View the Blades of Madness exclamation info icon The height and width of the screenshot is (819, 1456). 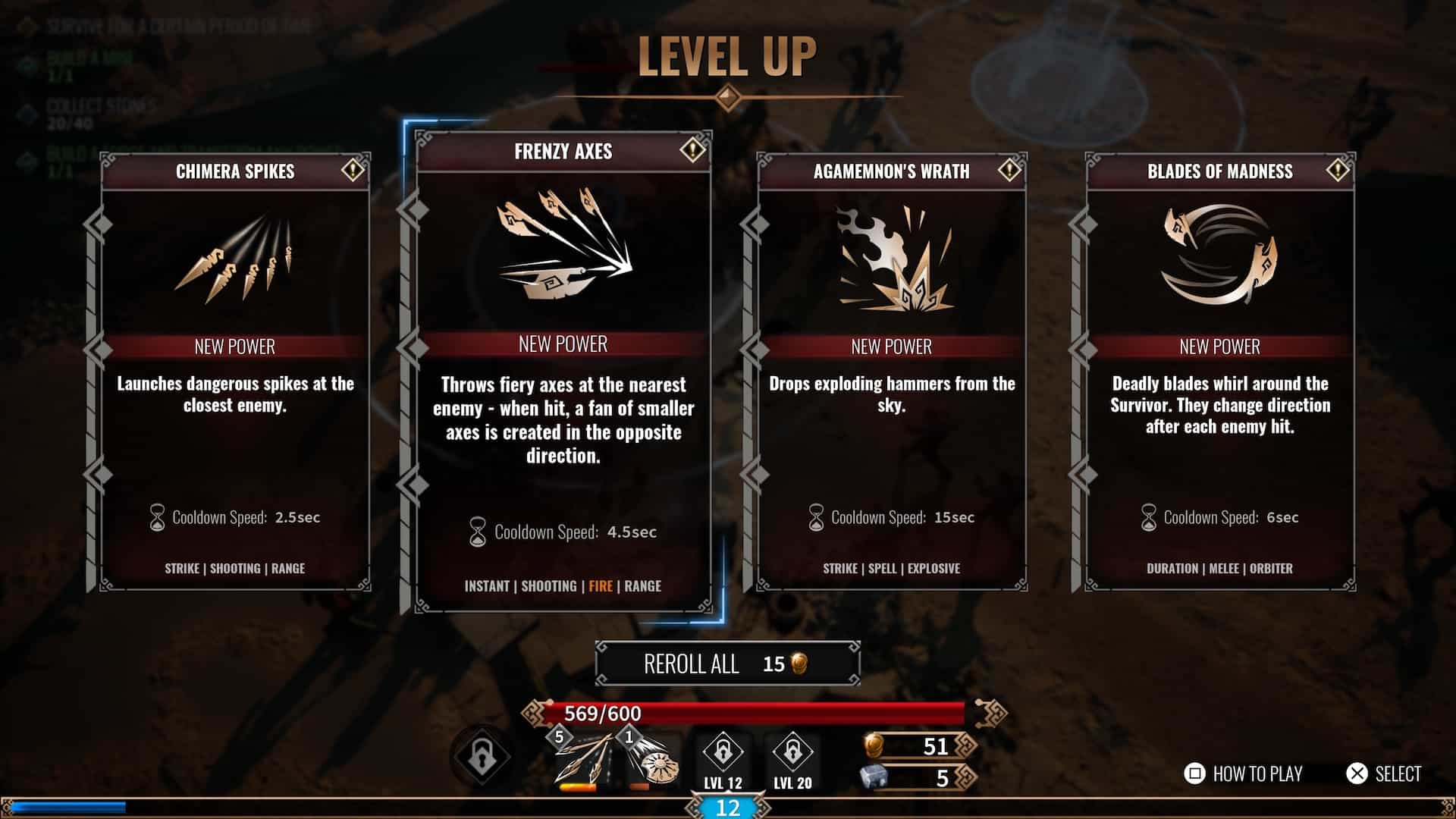pos(1338,170)
